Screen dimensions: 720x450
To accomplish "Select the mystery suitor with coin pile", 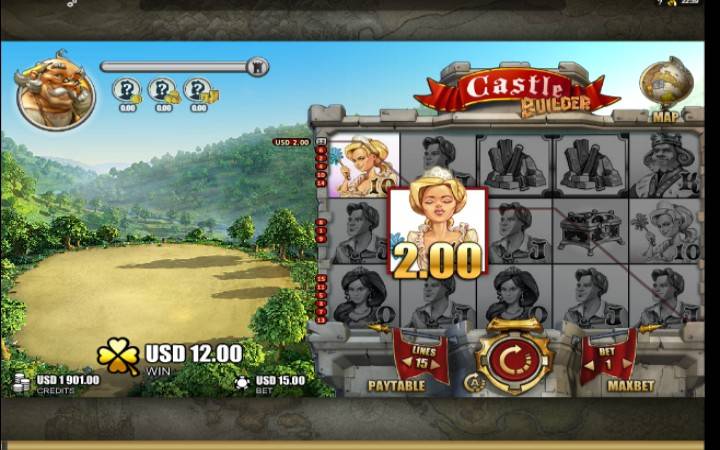I will tap(162, 91).
